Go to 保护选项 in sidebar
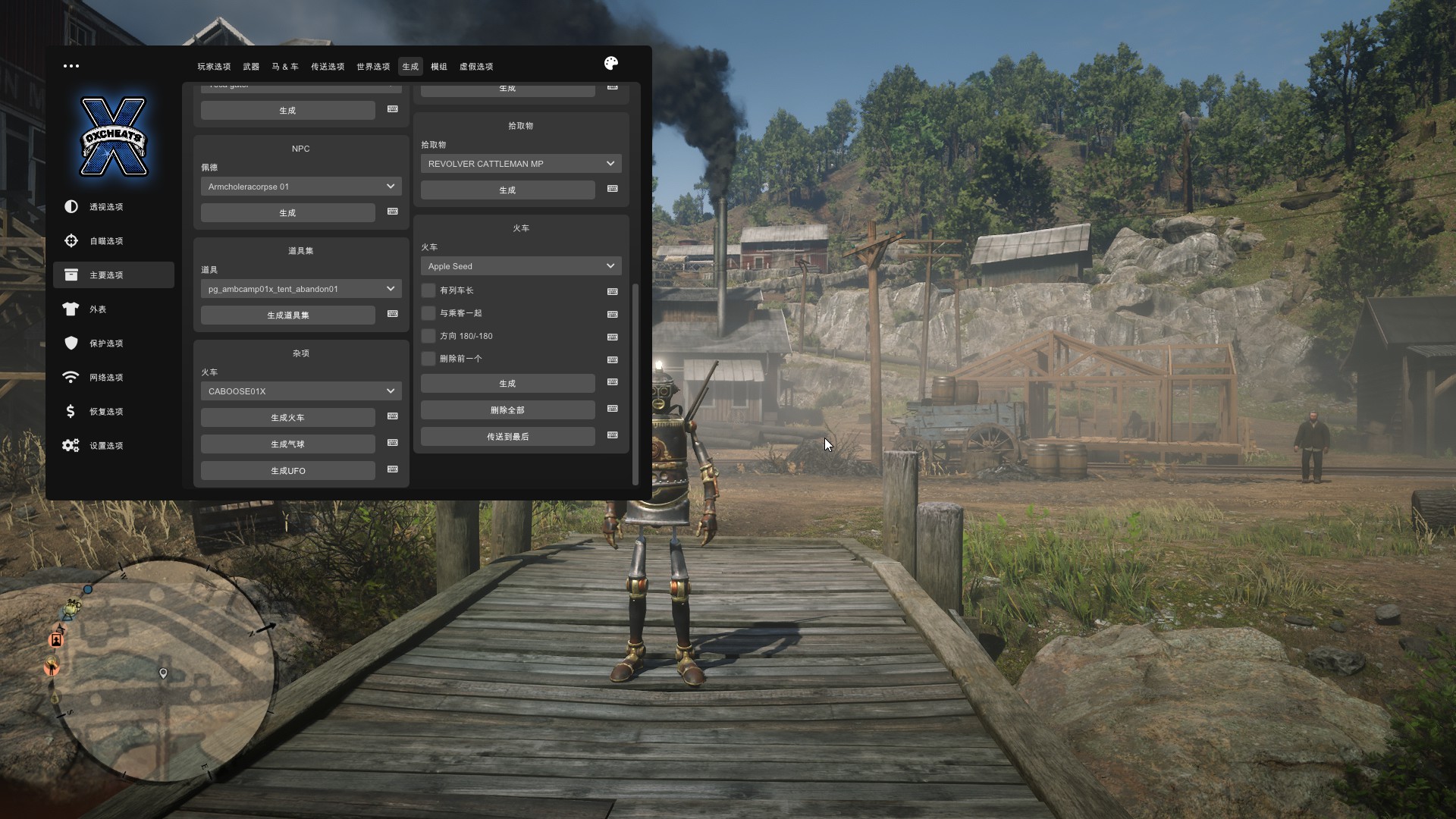Screen dimensions: 1456x819 coord(105,344)
